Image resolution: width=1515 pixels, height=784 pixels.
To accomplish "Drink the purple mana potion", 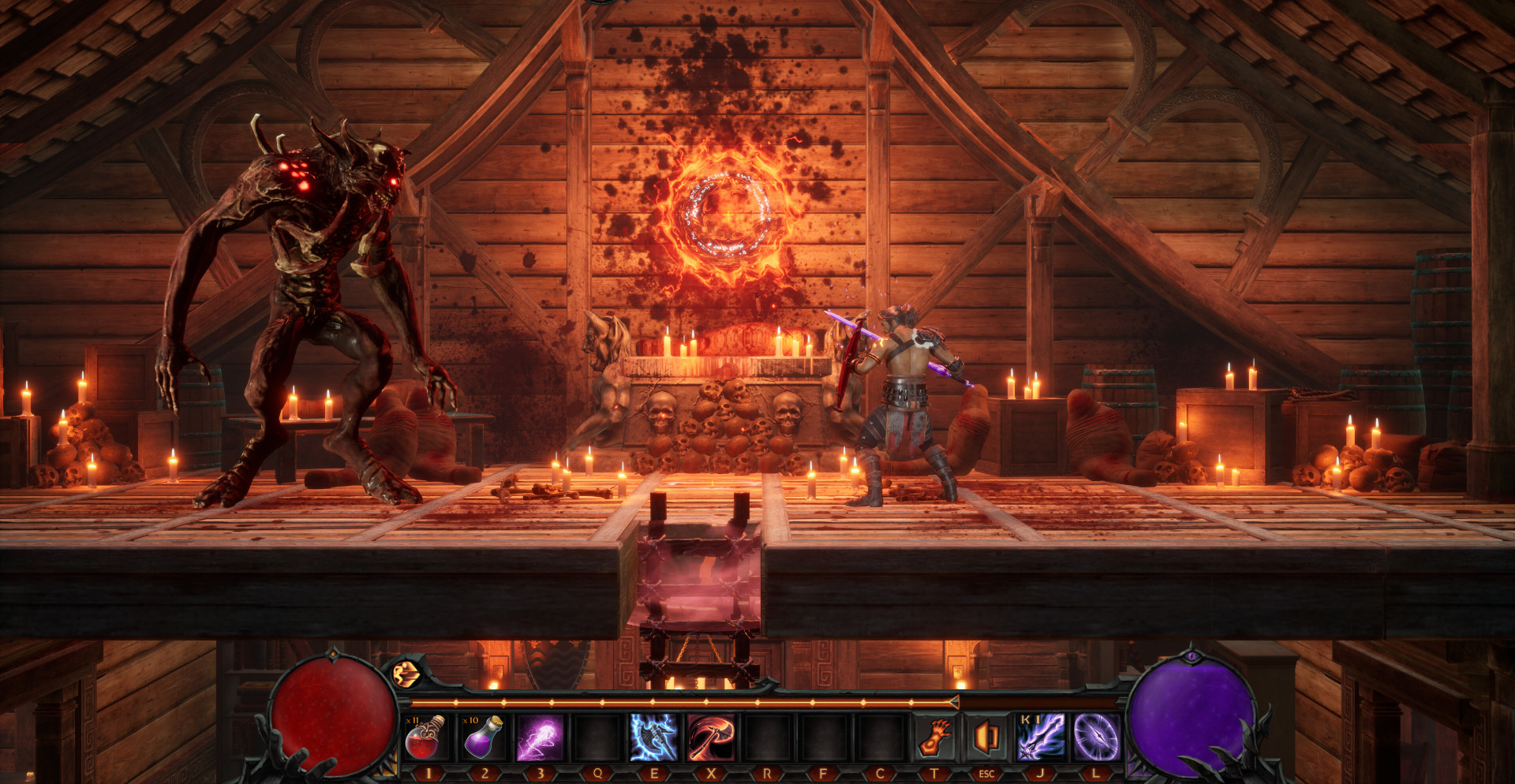I will (484, 737).
